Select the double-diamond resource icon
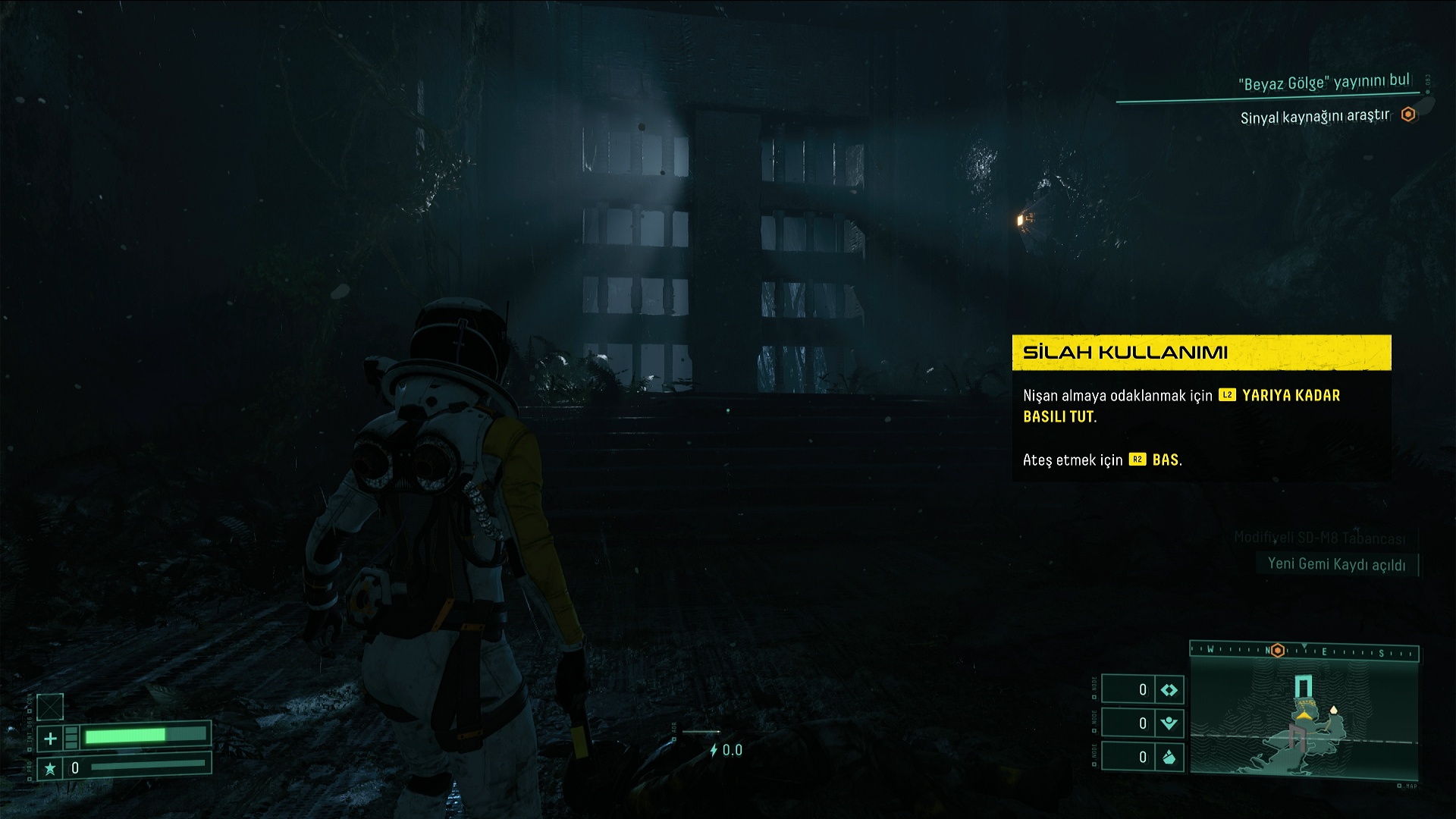 [1169, 690]
